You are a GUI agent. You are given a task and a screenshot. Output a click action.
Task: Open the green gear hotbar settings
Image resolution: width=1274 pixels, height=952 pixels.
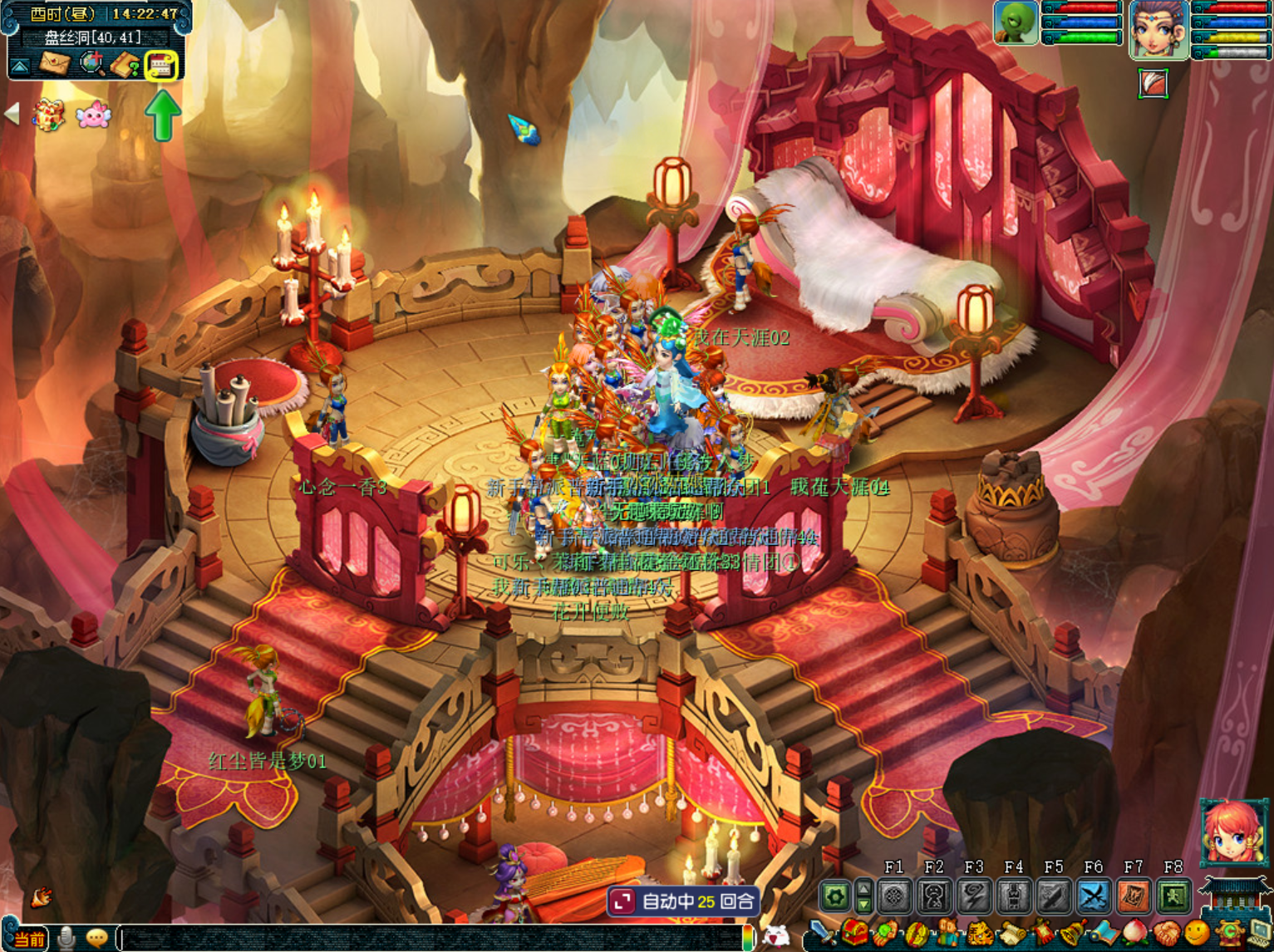pyautogui.click(x=835, y=896)
